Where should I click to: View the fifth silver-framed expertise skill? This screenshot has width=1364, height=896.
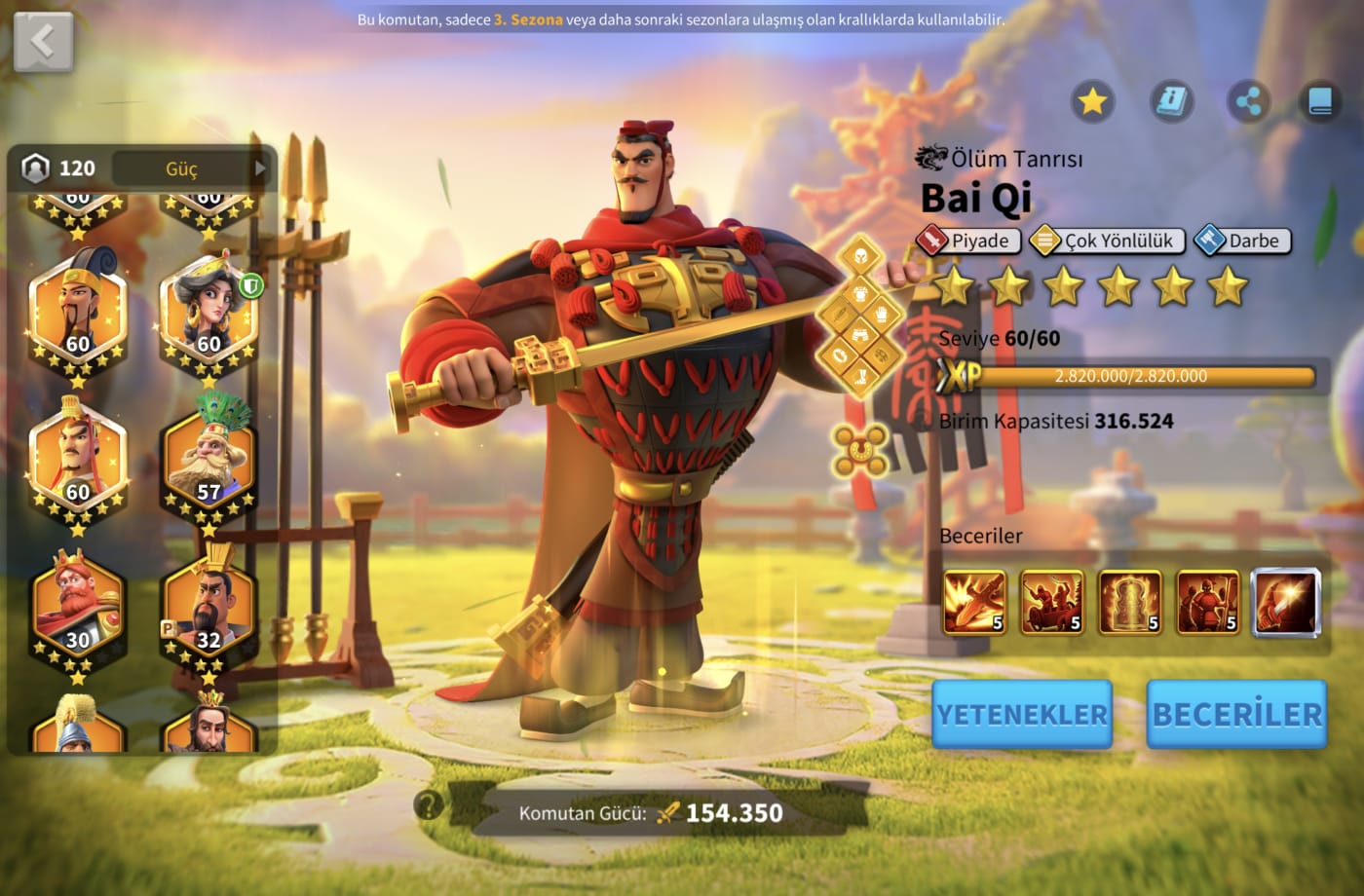(x=1286, y=602)
